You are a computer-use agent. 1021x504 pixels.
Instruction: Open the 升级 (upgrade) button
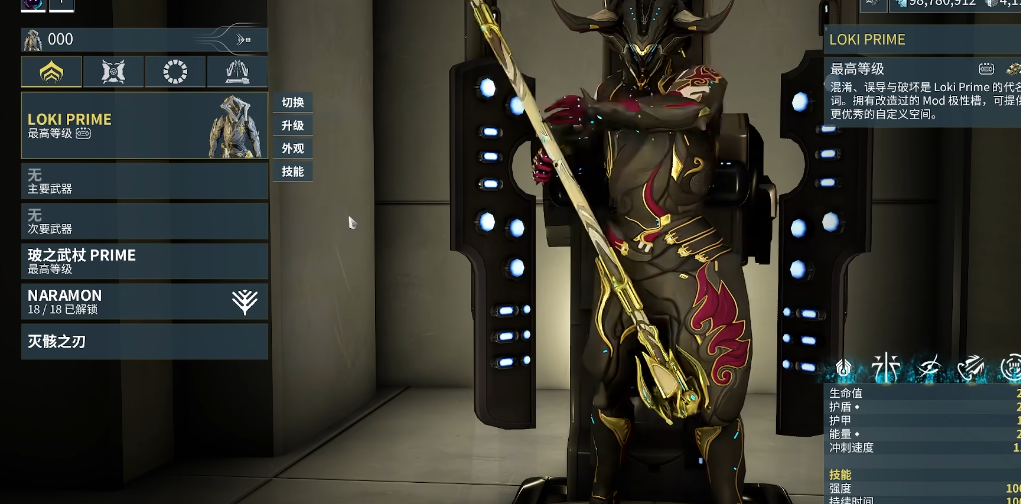point(292,126)
